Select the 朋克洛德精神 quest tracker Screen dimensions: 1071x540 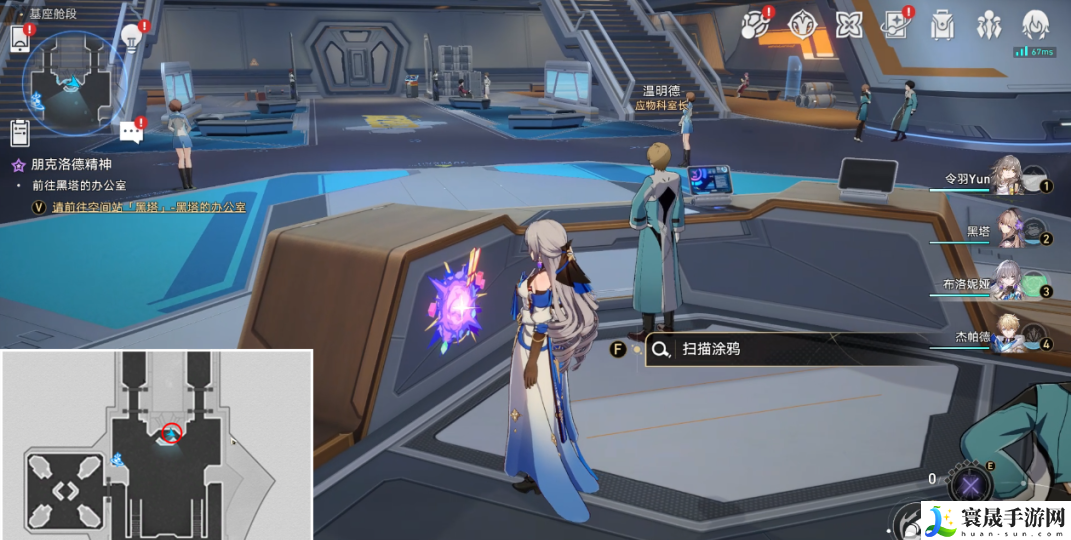tap(70, 165)
